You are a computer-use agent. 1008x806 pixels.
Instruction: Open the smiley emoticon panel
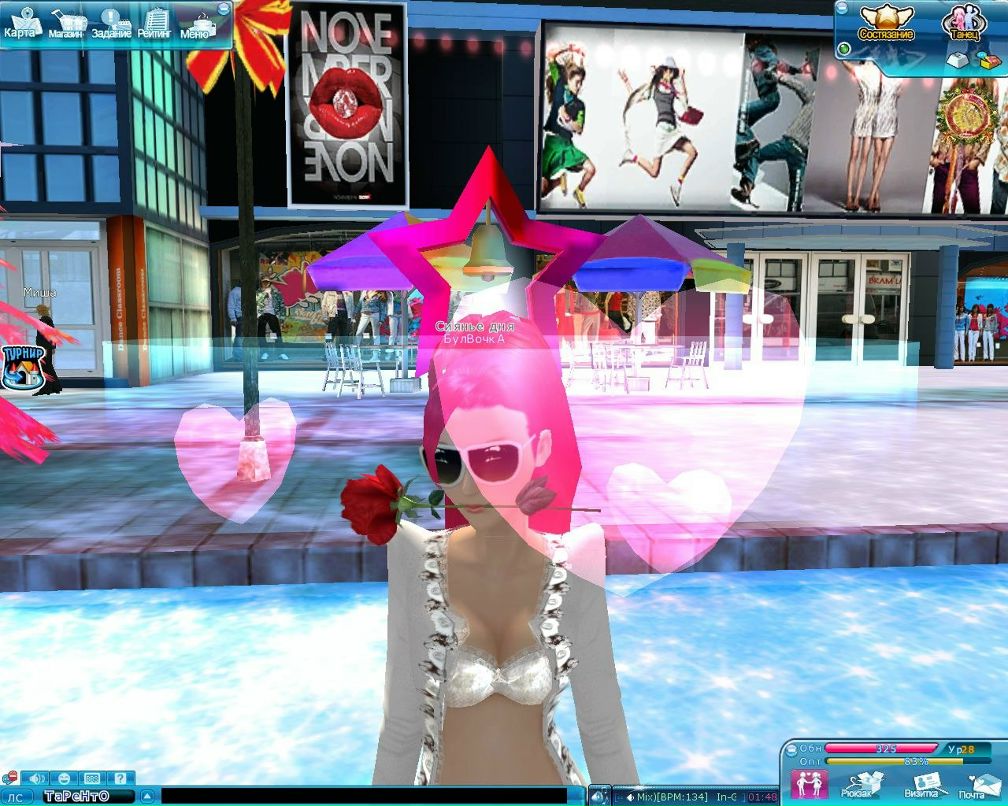pos(63,778)
